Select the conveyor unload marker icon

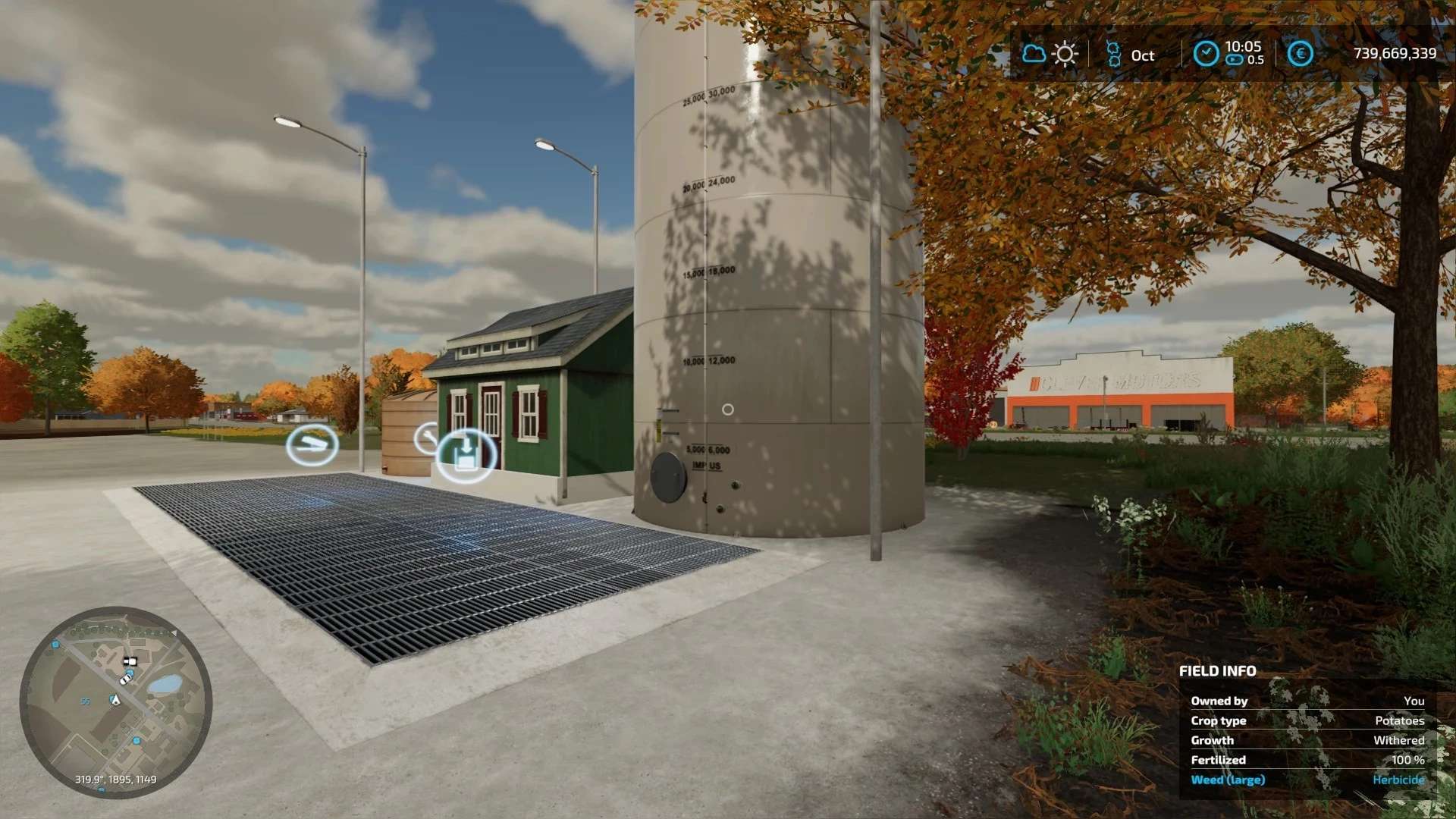pyautogui.click(x=312, y=446)
